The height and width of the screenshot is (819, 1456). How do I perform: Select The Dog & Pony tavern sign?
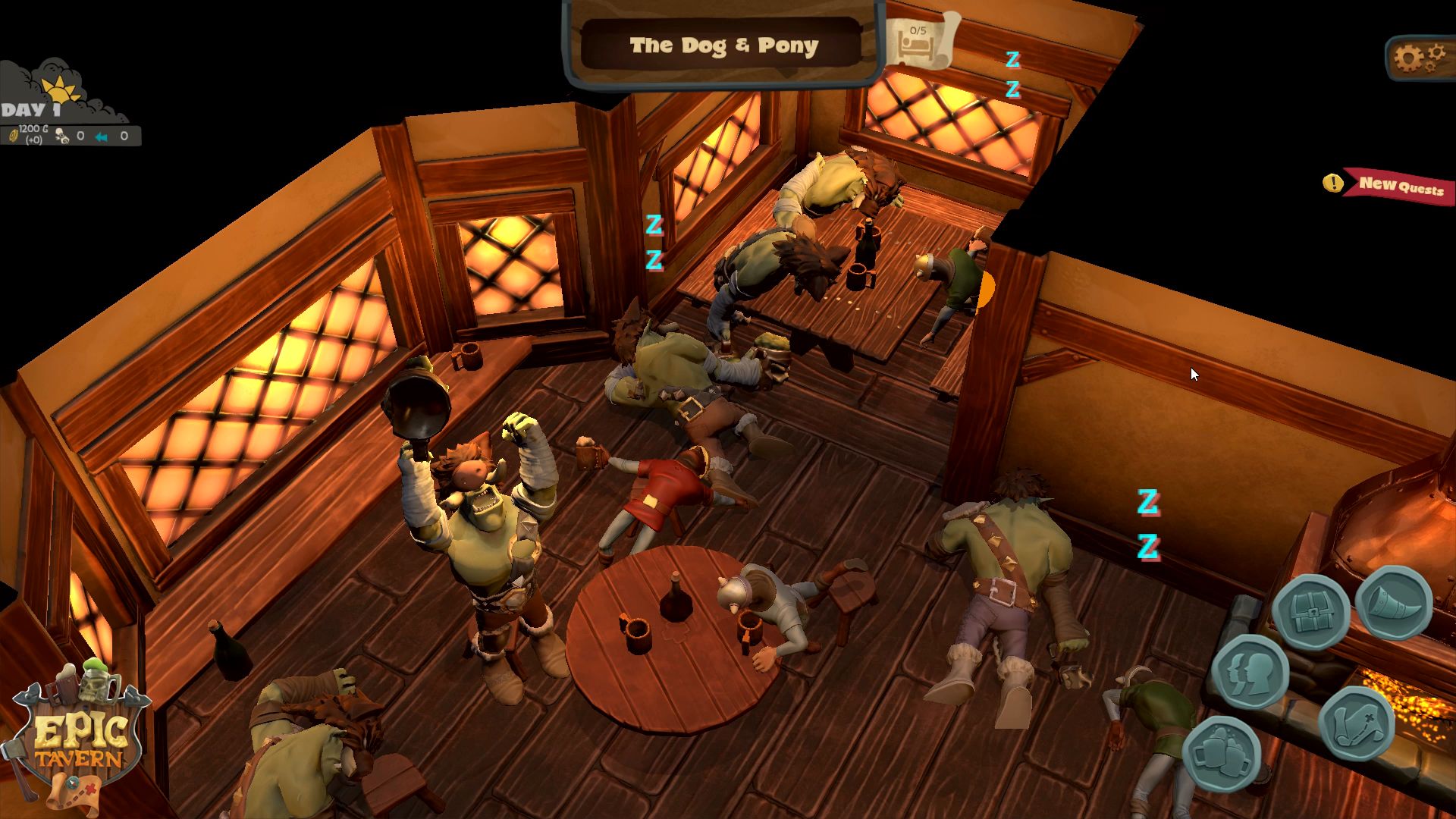(723, 45)
